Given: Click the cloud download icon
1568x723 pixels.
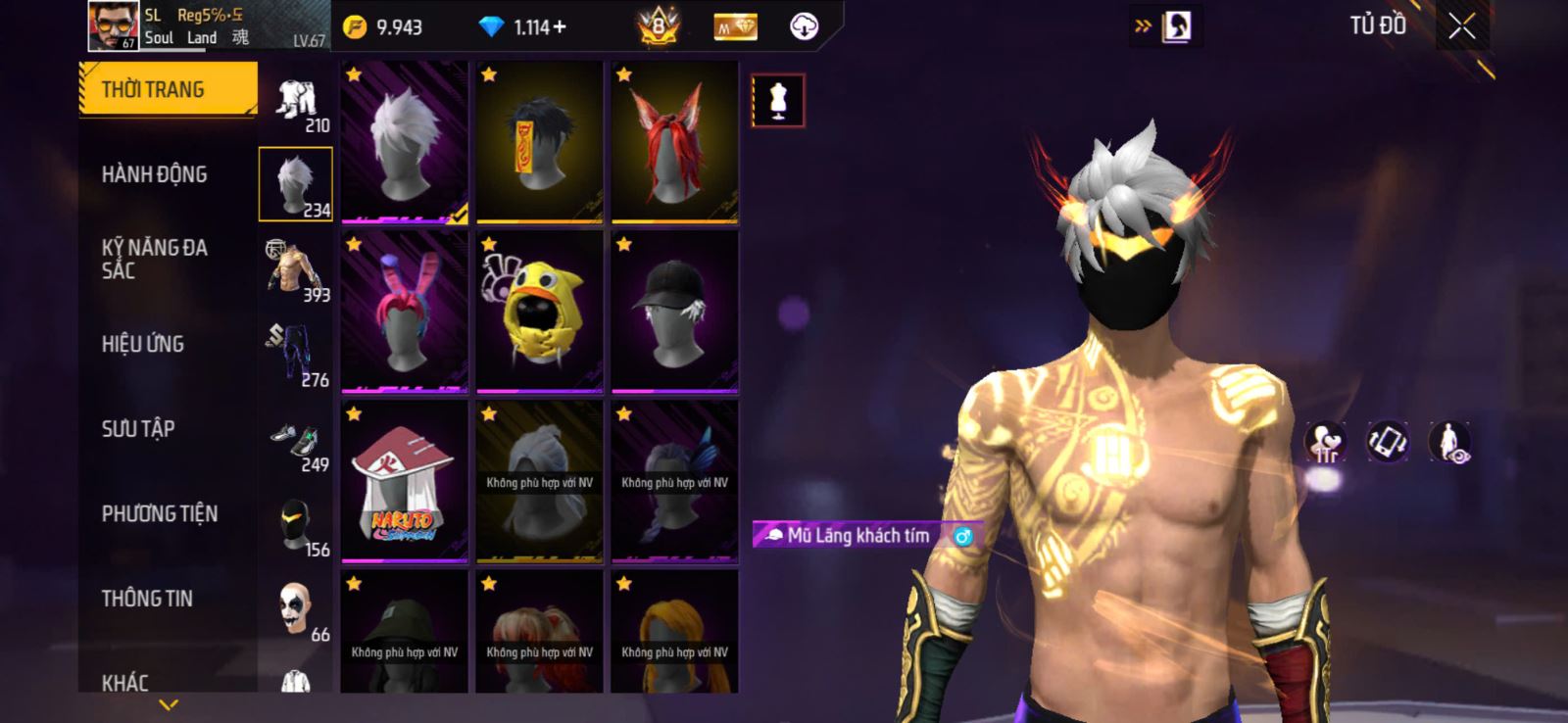Looking at the screenshot, I should click(804, 26).
